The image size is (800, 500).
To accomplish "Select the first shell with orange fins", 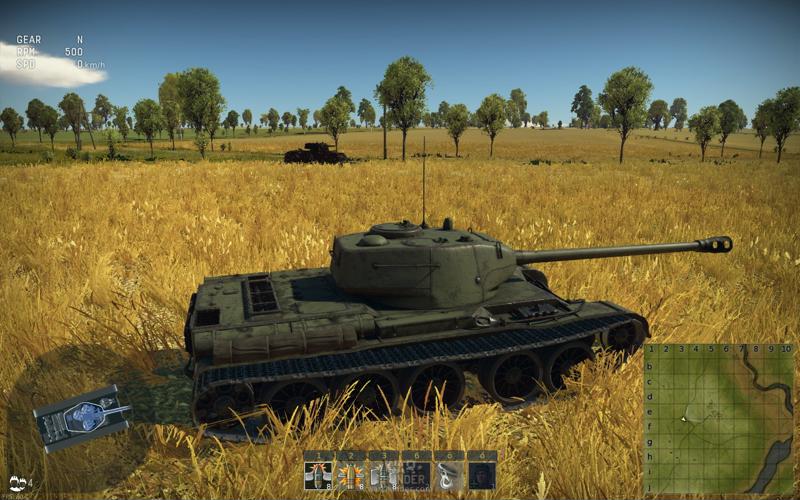I will [318, 474].
